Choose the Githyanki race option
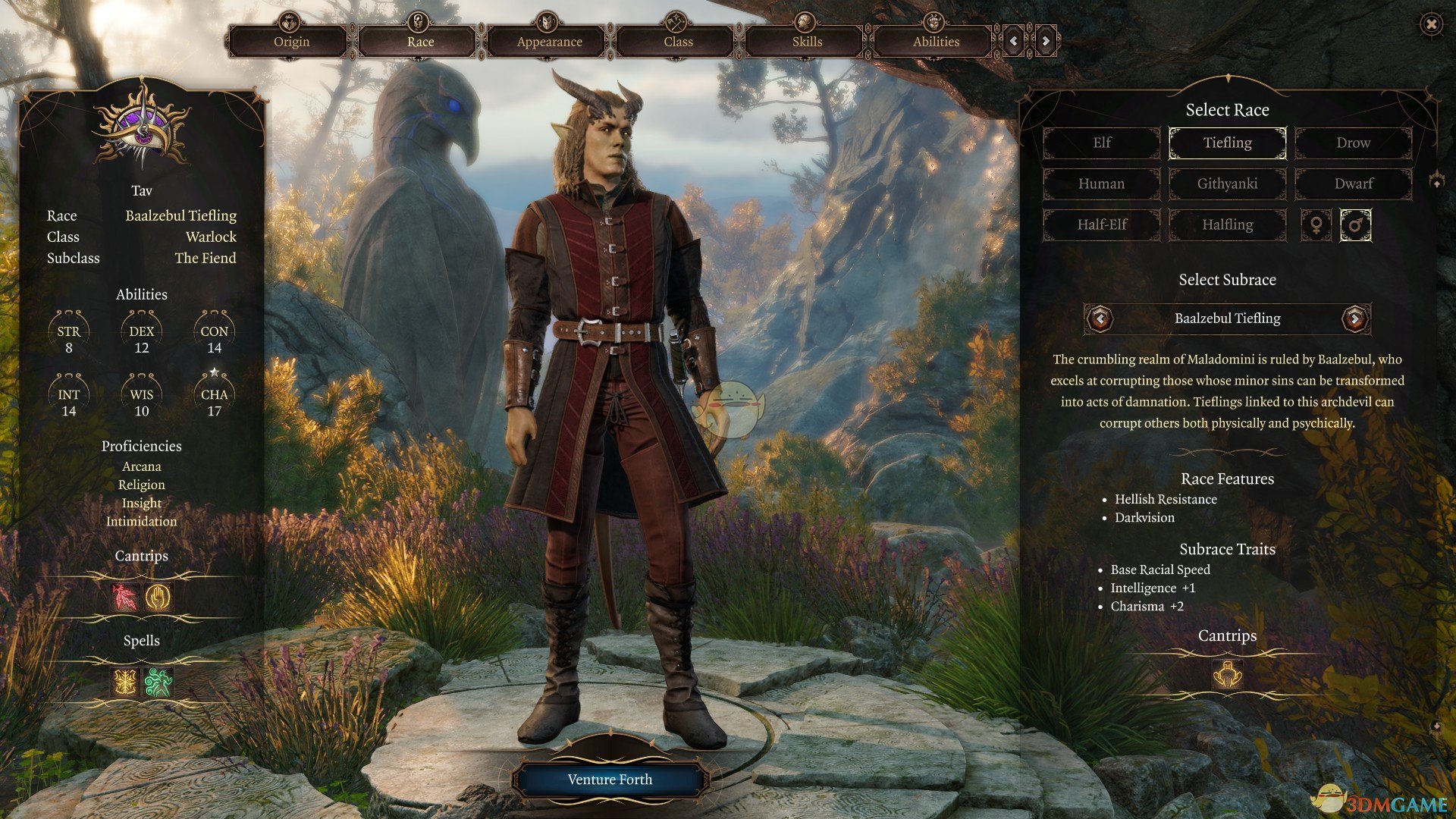Screen dimensions: 1456x819 pyautogui.click(x=1227, y=184)
